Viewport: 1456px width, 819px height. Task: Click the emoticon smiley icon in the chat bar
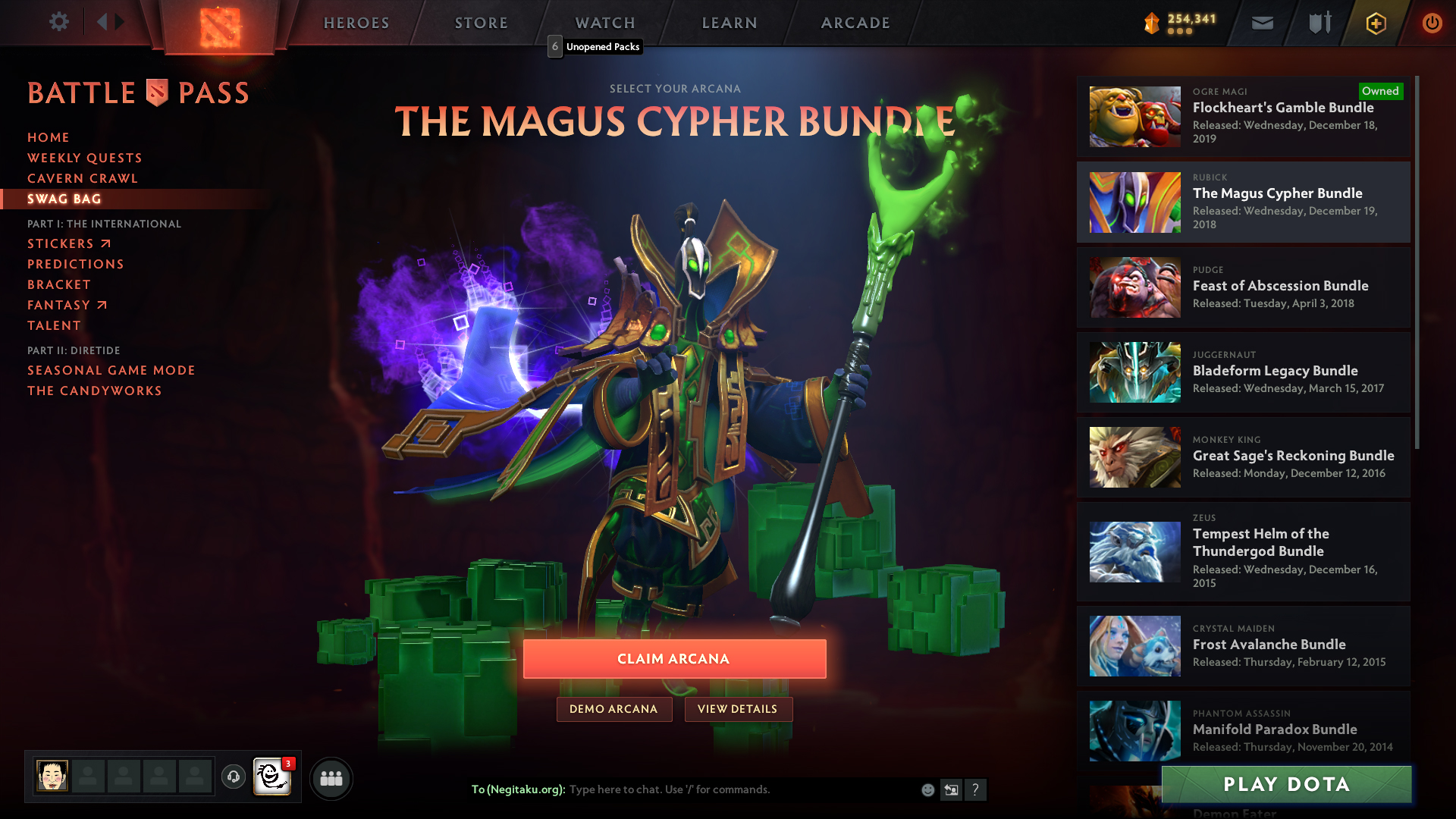927,789
